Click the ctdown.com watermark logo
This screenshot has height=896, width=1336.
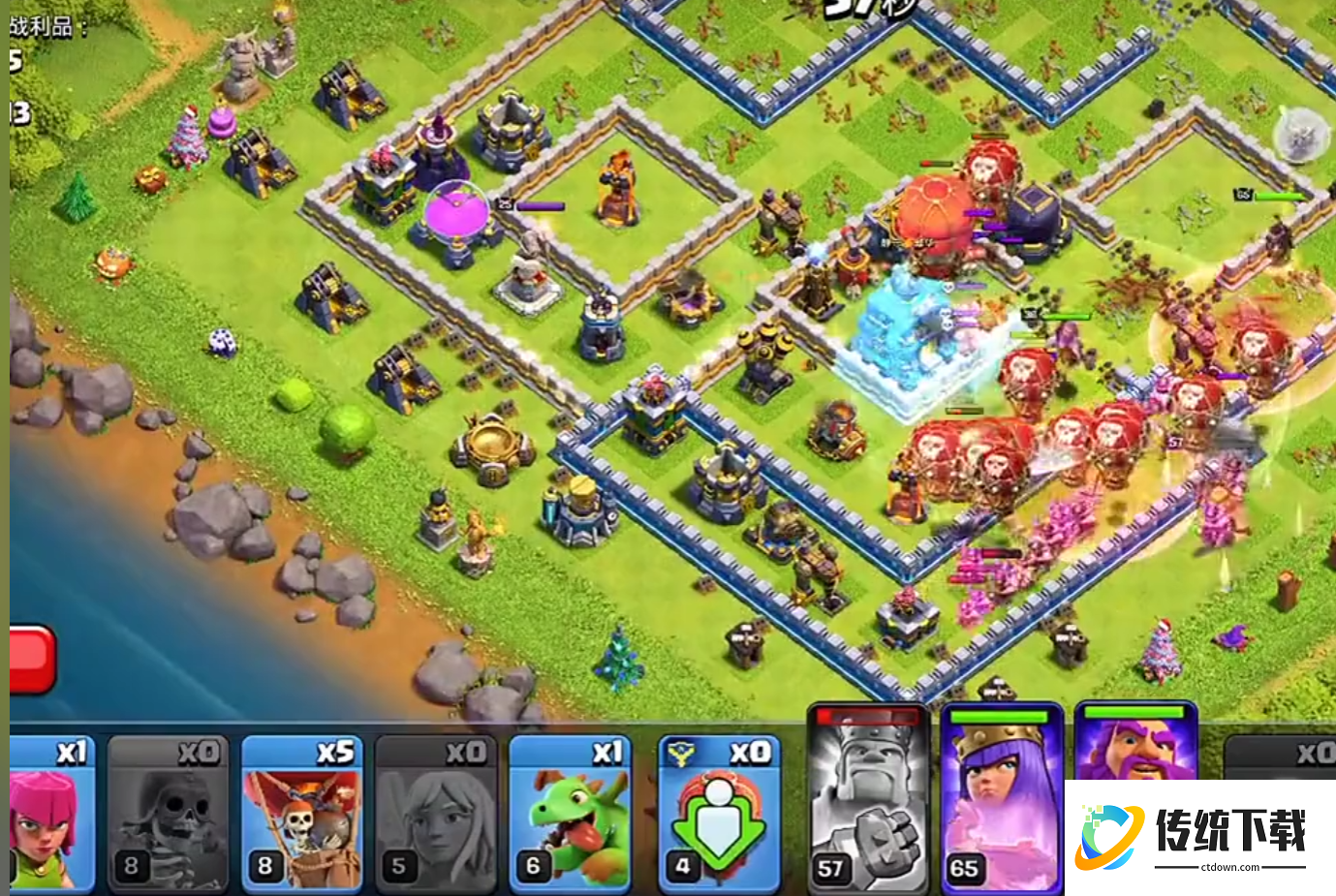point(1199,836)
